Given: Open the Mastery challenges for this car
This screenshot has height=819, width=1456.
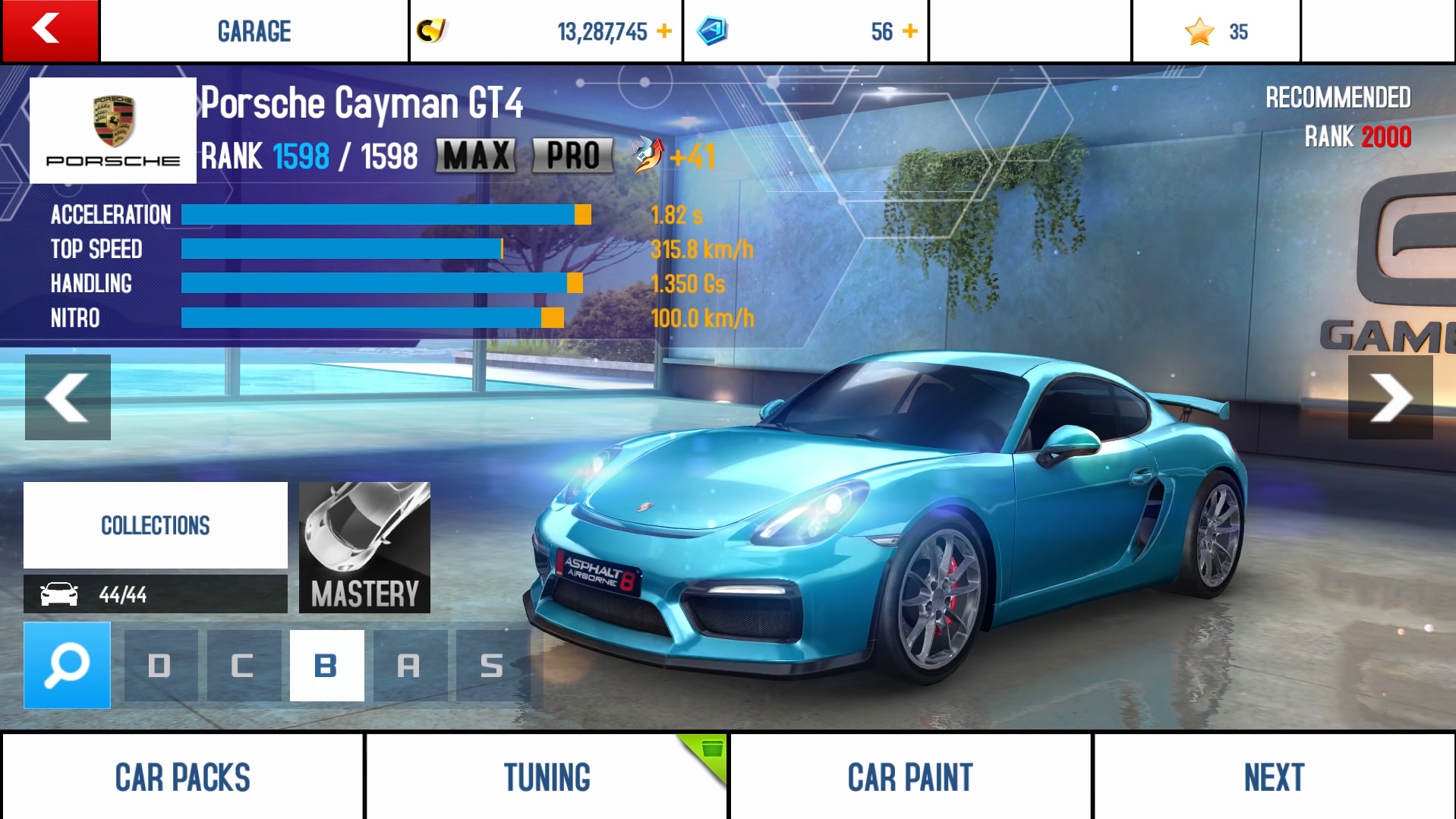Looking at the screenshot, I should point(364,547).
